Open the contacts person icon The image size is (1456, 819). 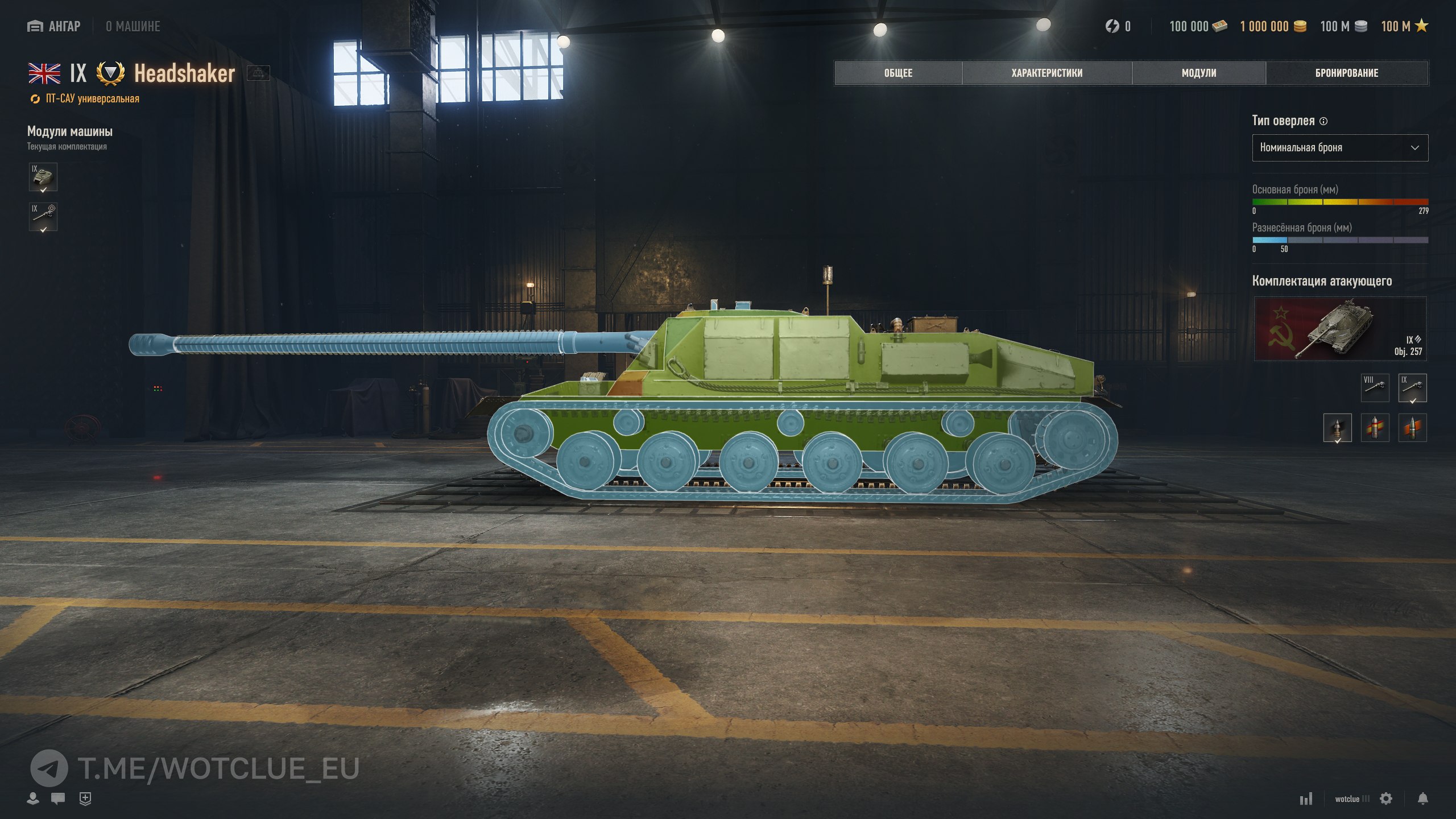(x=33, y=799)
